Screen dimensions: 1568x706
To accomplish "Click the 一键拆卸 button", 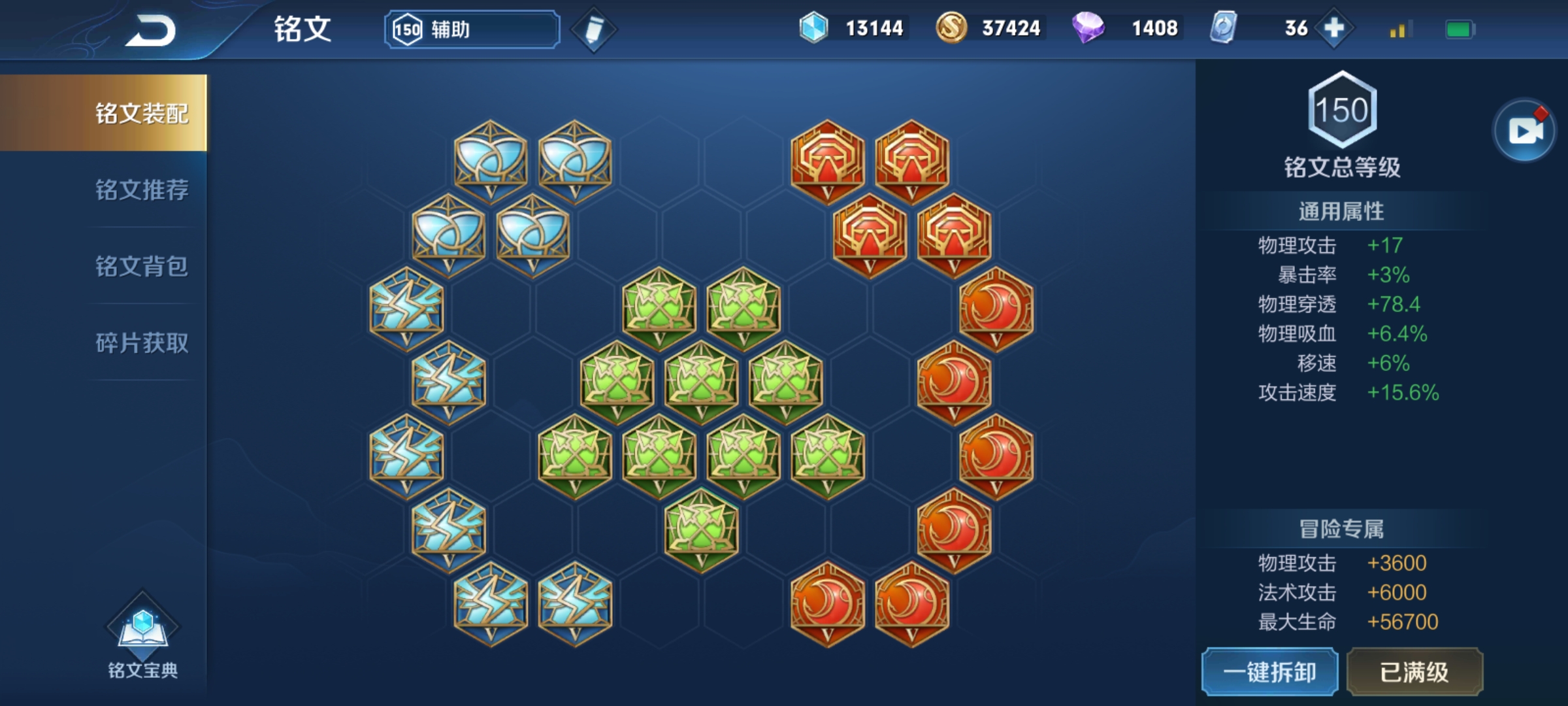I will point(1269,672).
